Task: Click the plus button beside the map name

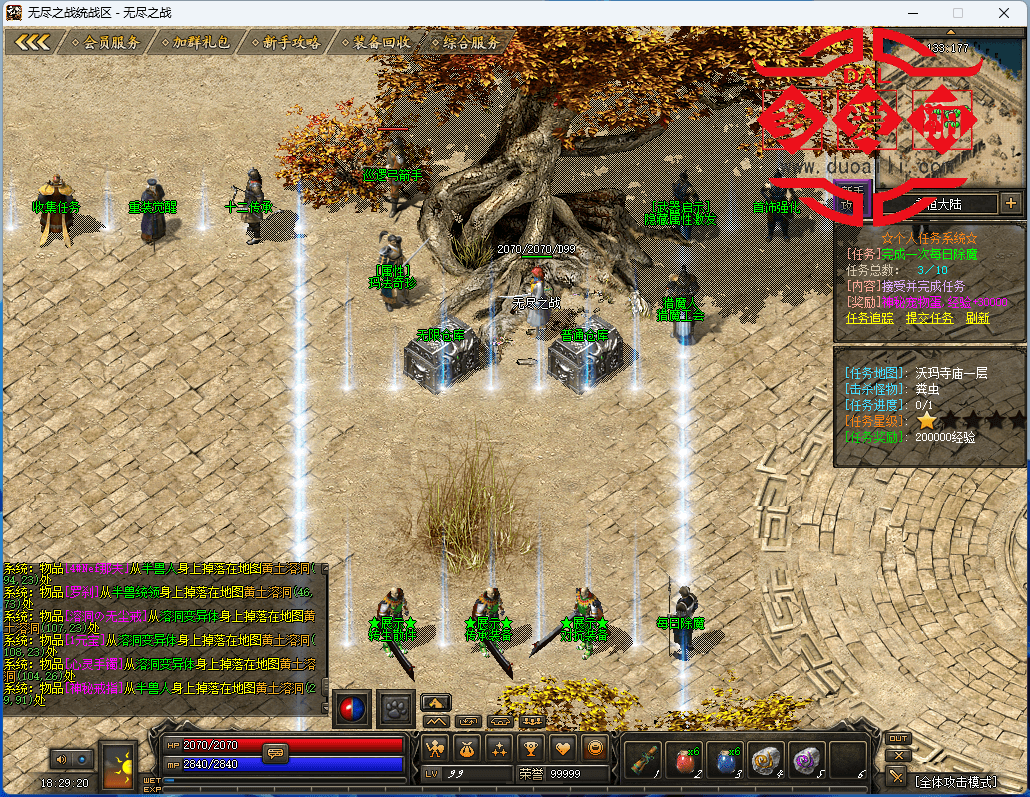Action: click(x=1010, y=203)
